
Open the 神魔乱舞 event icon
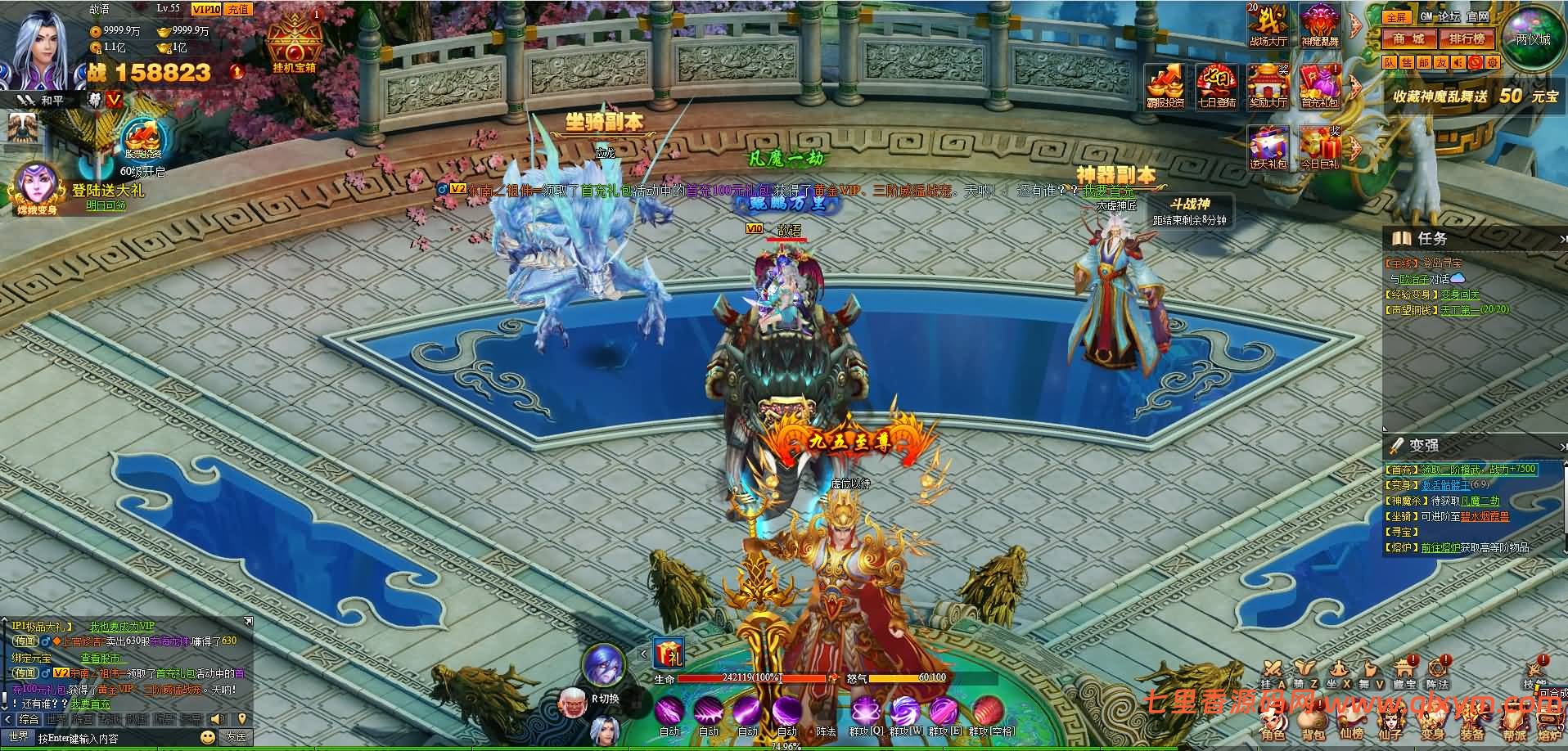pos(1319,23)
